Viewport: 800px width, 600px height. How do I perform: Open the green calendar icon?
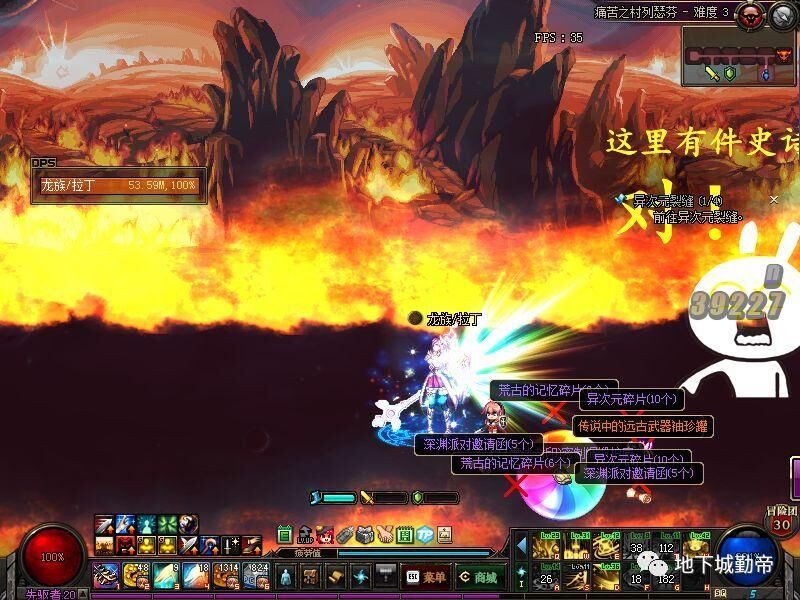point(285,535)
